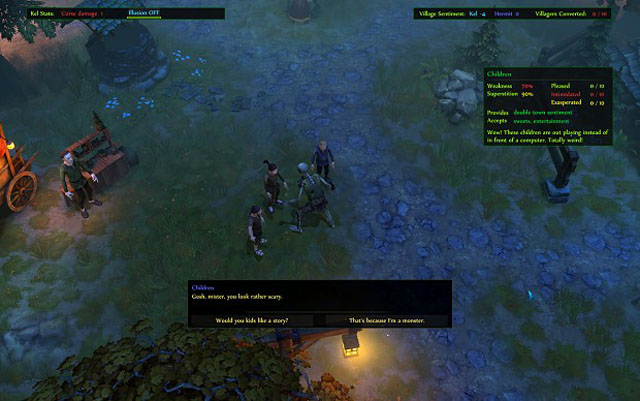Image resolution: width=640 pixels, height=401 pixels.
Task: Reply "That's because I'm a monster."
Action: [384, 320]
